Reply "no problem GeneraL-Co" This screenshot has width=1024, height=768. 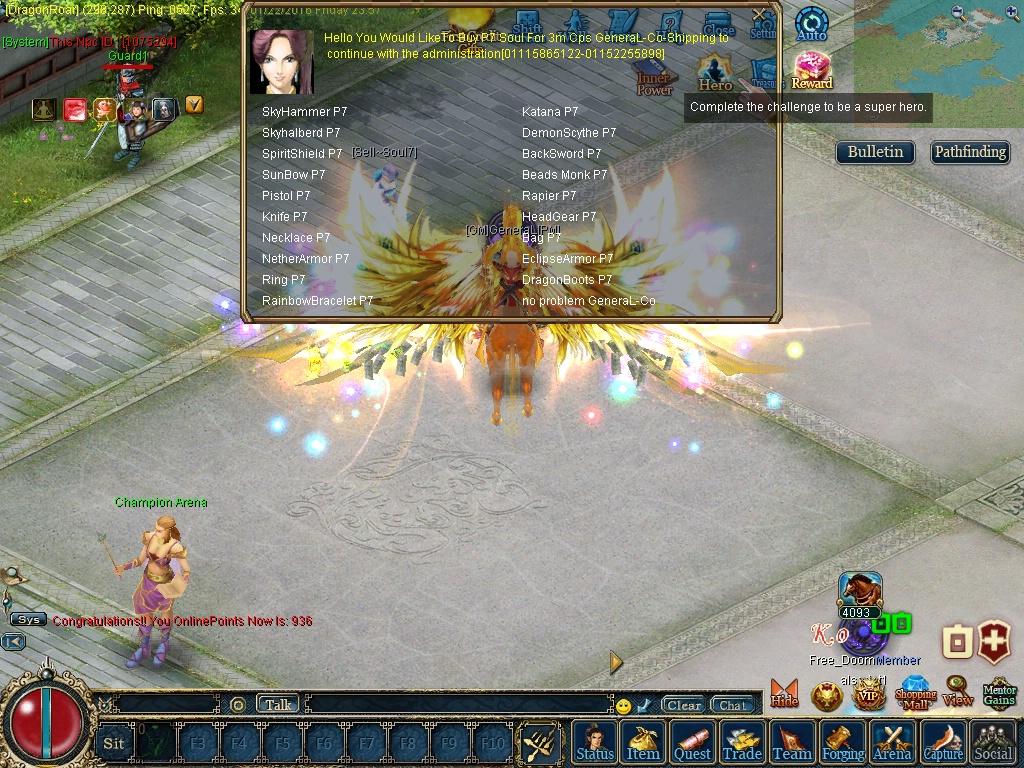[x=588, y=301]
